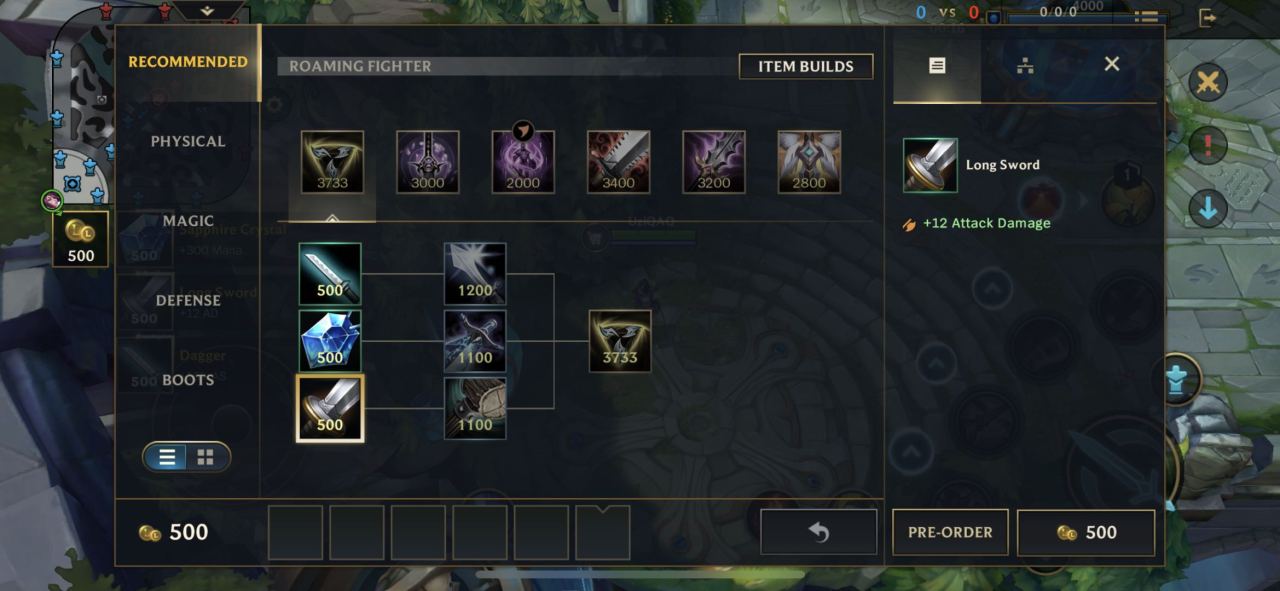Show the Magic items category
The height and width of the screenshot is (591, 1280).
point(188,221)
